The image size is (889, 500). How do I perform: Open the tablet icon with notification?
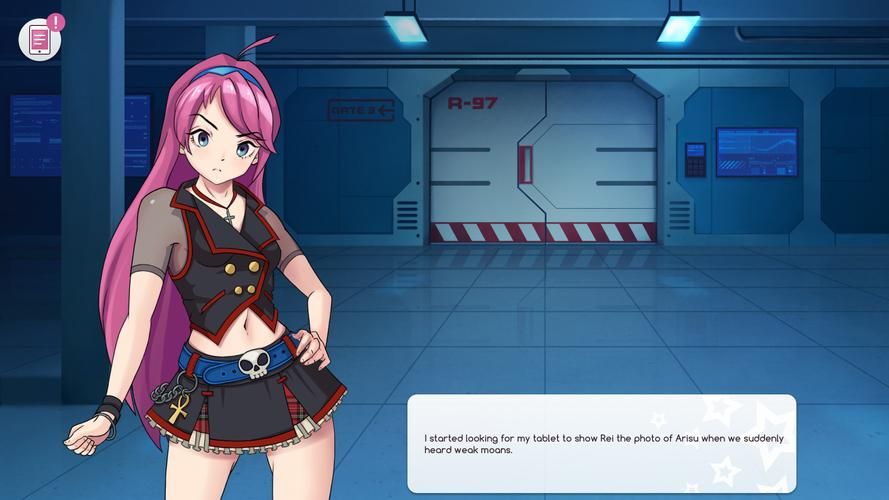[x=40, y=39]
